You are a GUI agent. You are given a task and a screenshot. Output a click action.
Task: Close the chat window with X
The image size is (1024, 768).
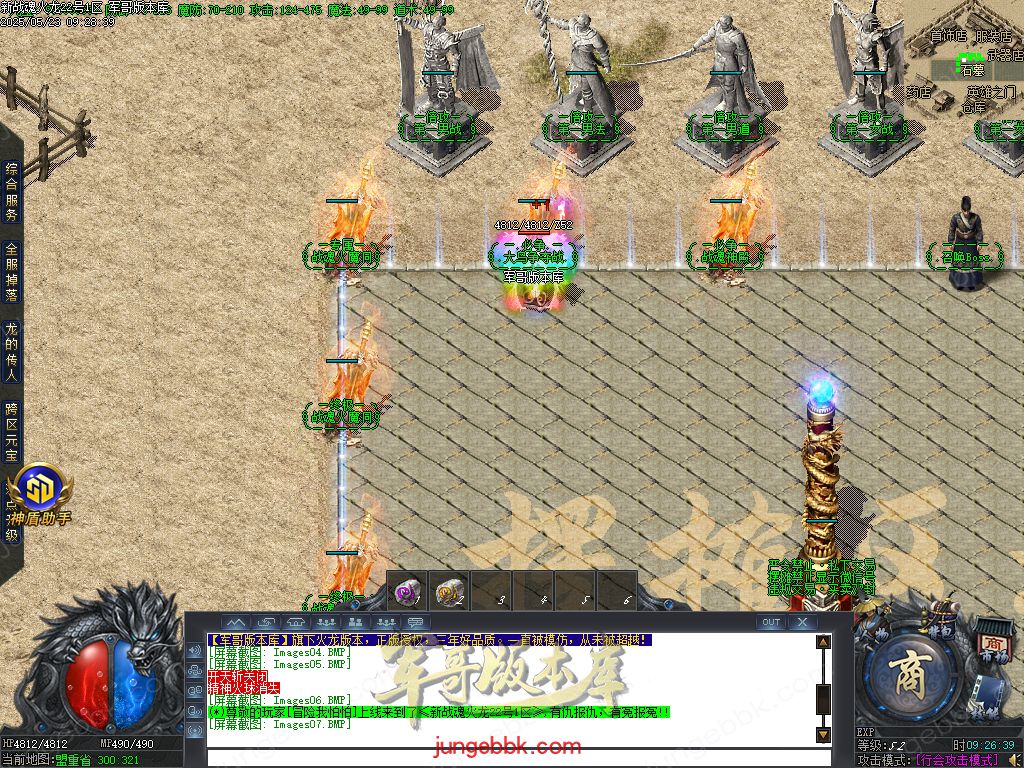(802, 622)
